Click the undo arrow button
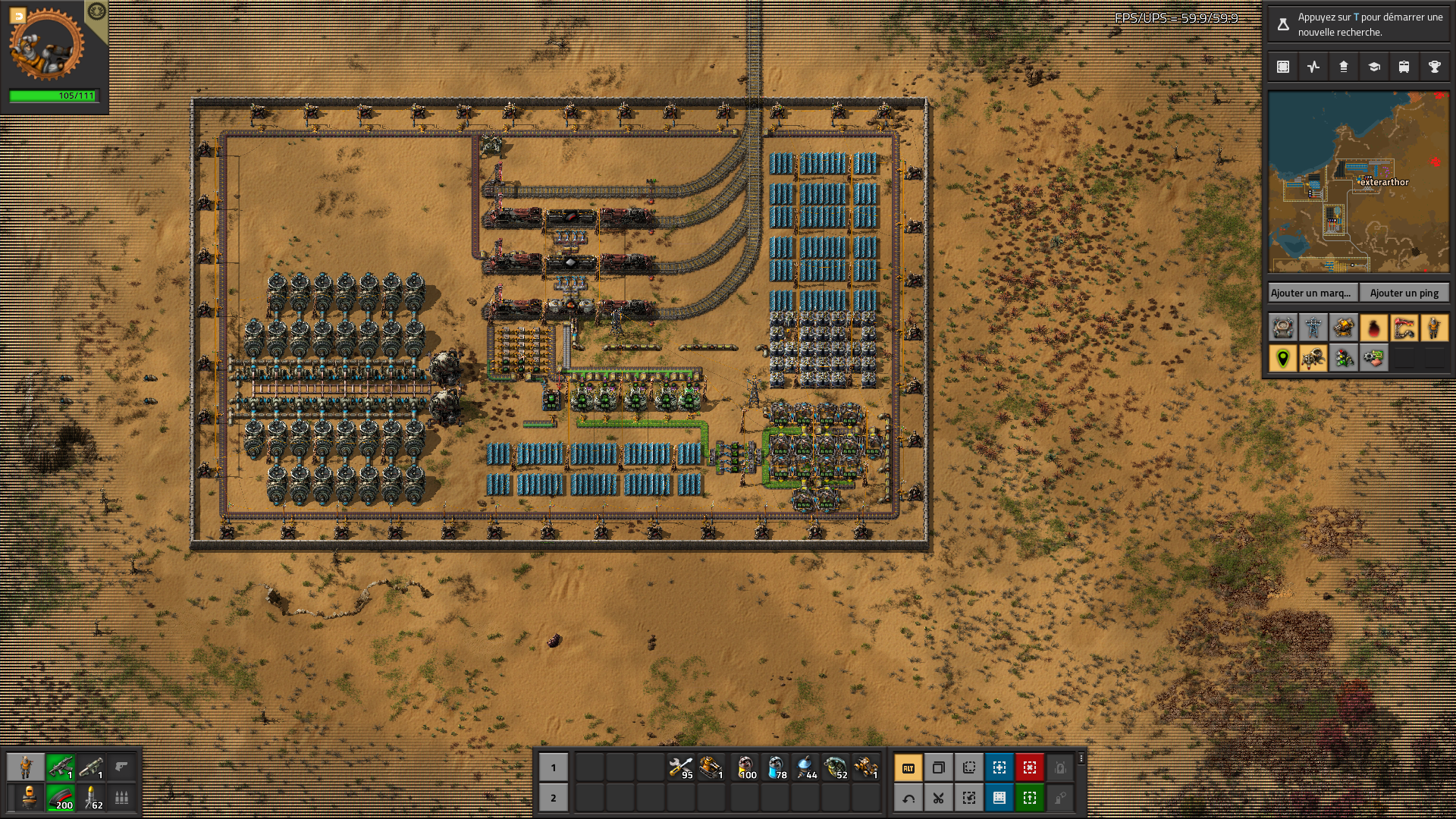Viewport: 1456px width, 819px height. click(908, 798)
